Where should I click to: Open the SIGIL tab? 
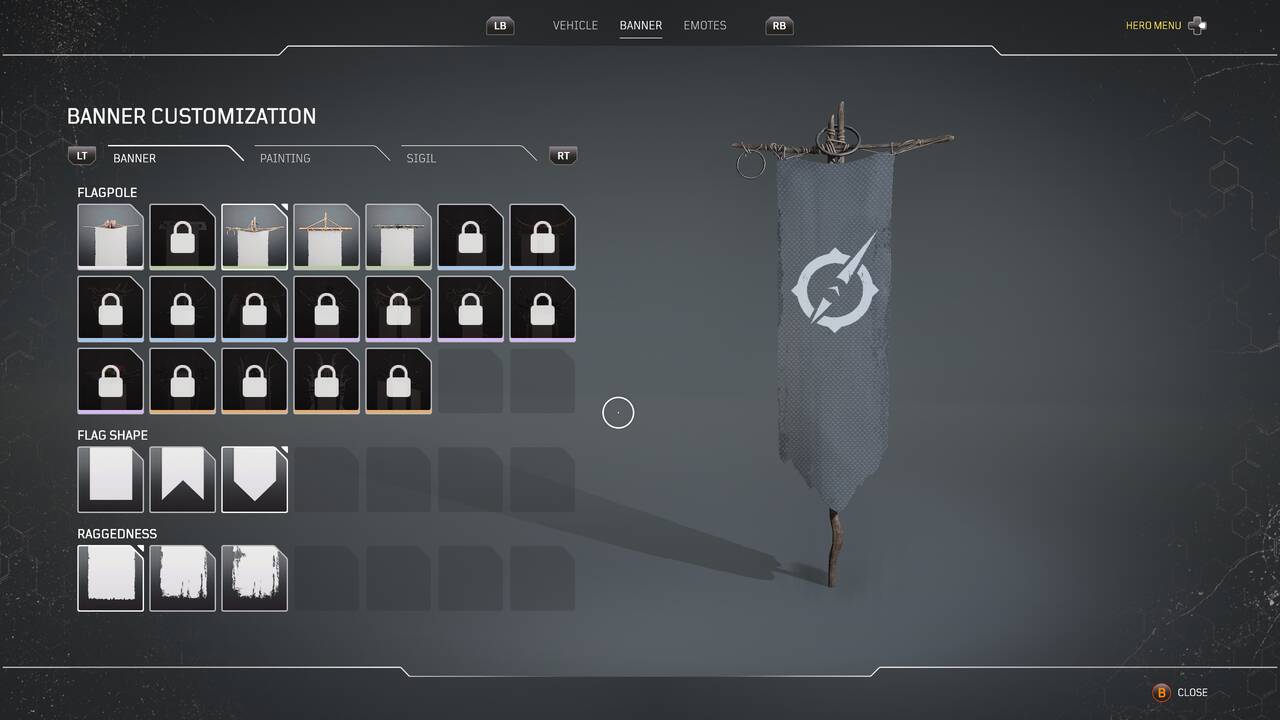[420, 158]
